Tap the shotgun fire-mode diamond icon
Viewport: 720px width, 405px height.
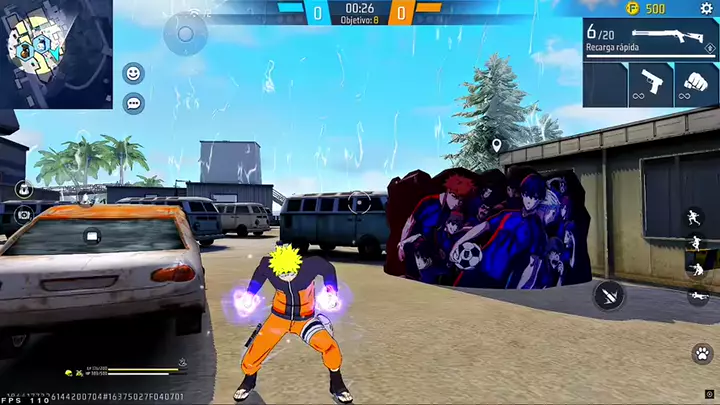(709, 48)
